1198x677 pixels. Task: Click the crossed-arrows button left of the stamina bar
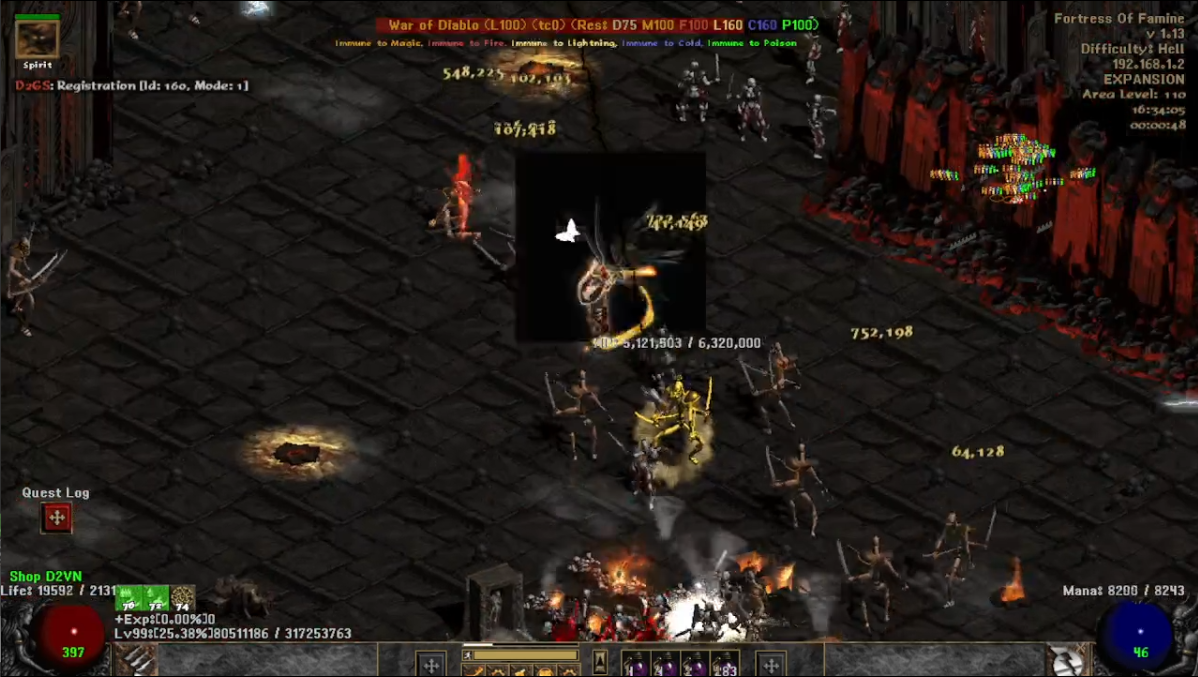(431, 664)
